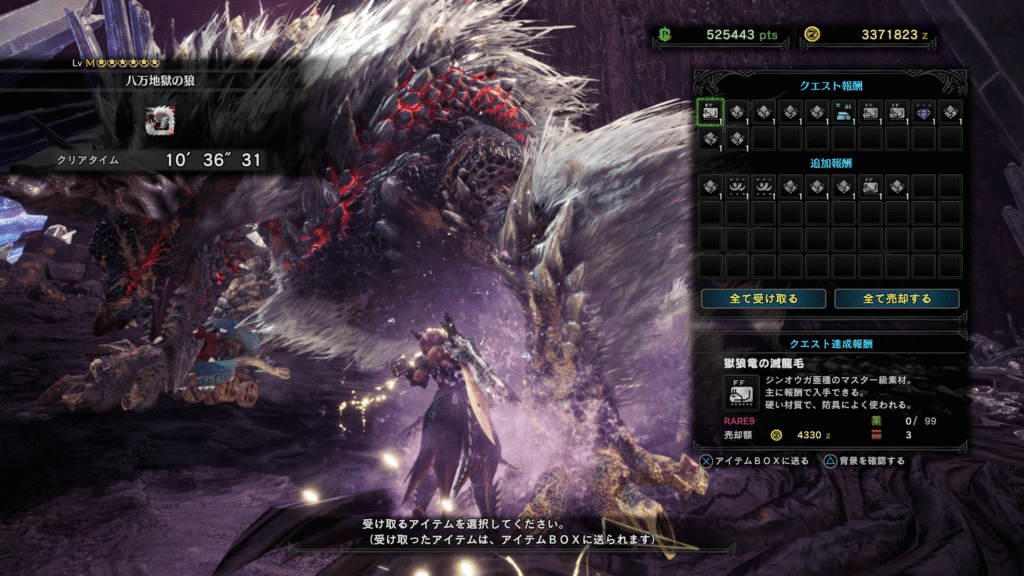Choose the blue ticket-like reward item
Viewport: 1024px width, 576px height.
click(843, 112)
